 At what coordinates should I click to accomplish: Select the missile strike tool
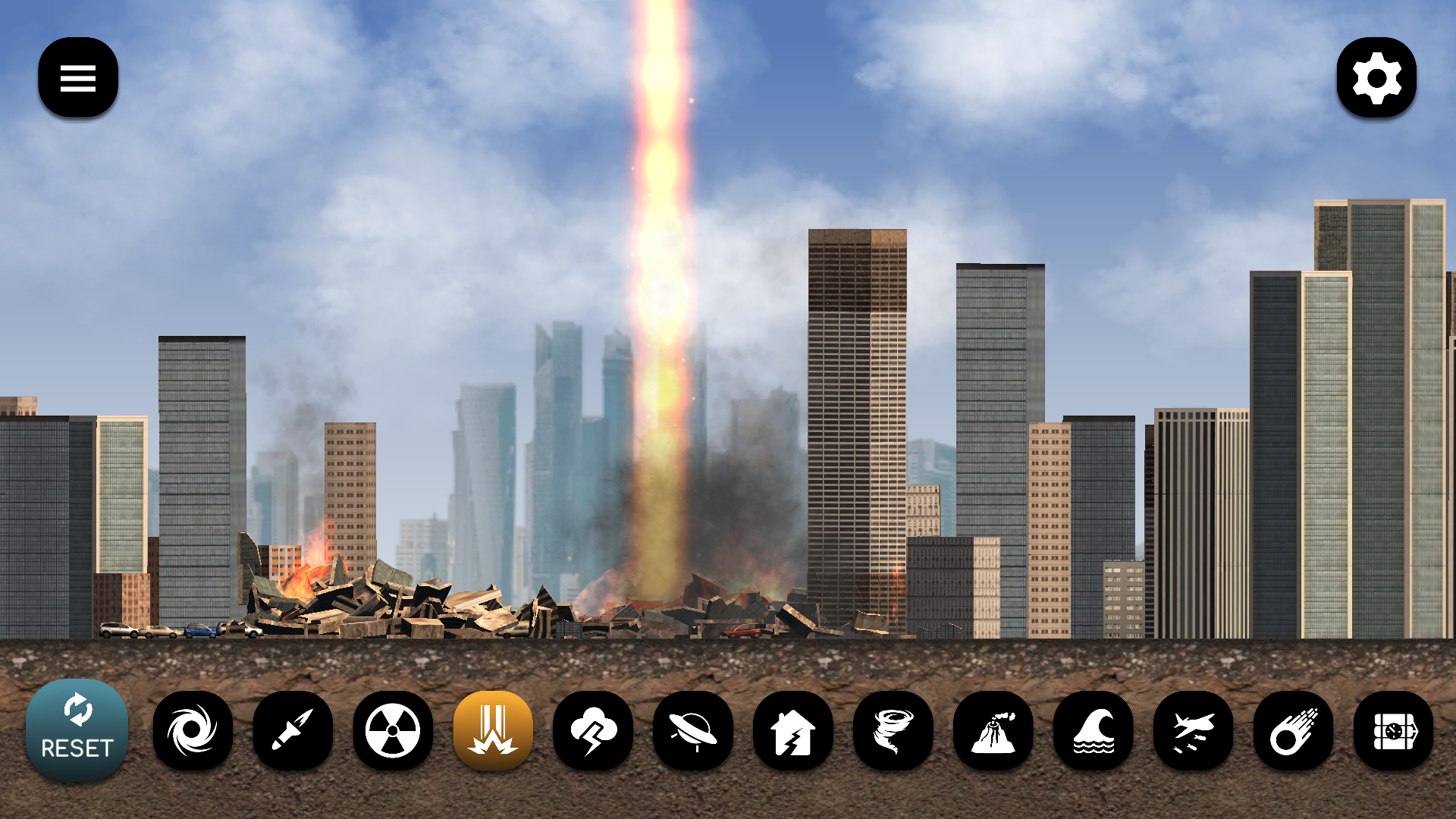pyautogui.click(x=293, y=730)
